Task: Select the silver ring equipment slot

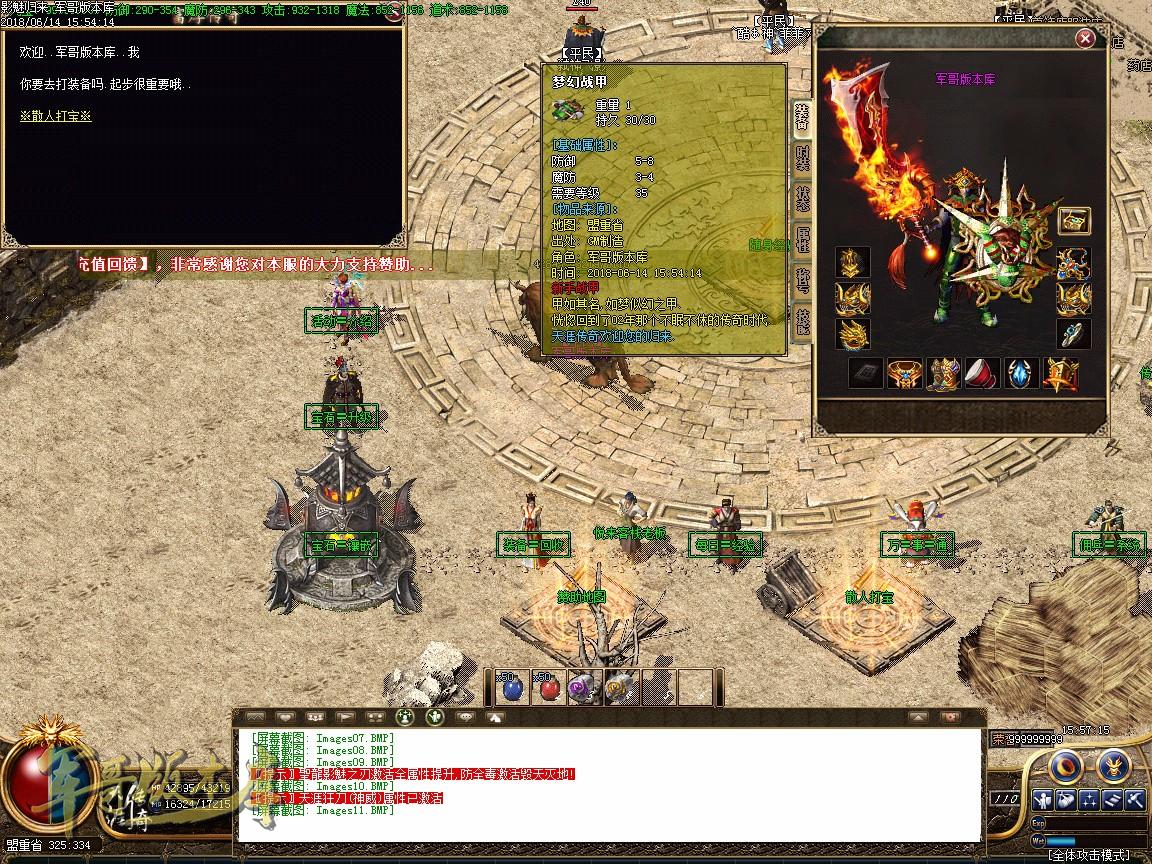Action: pos(1074,334)
